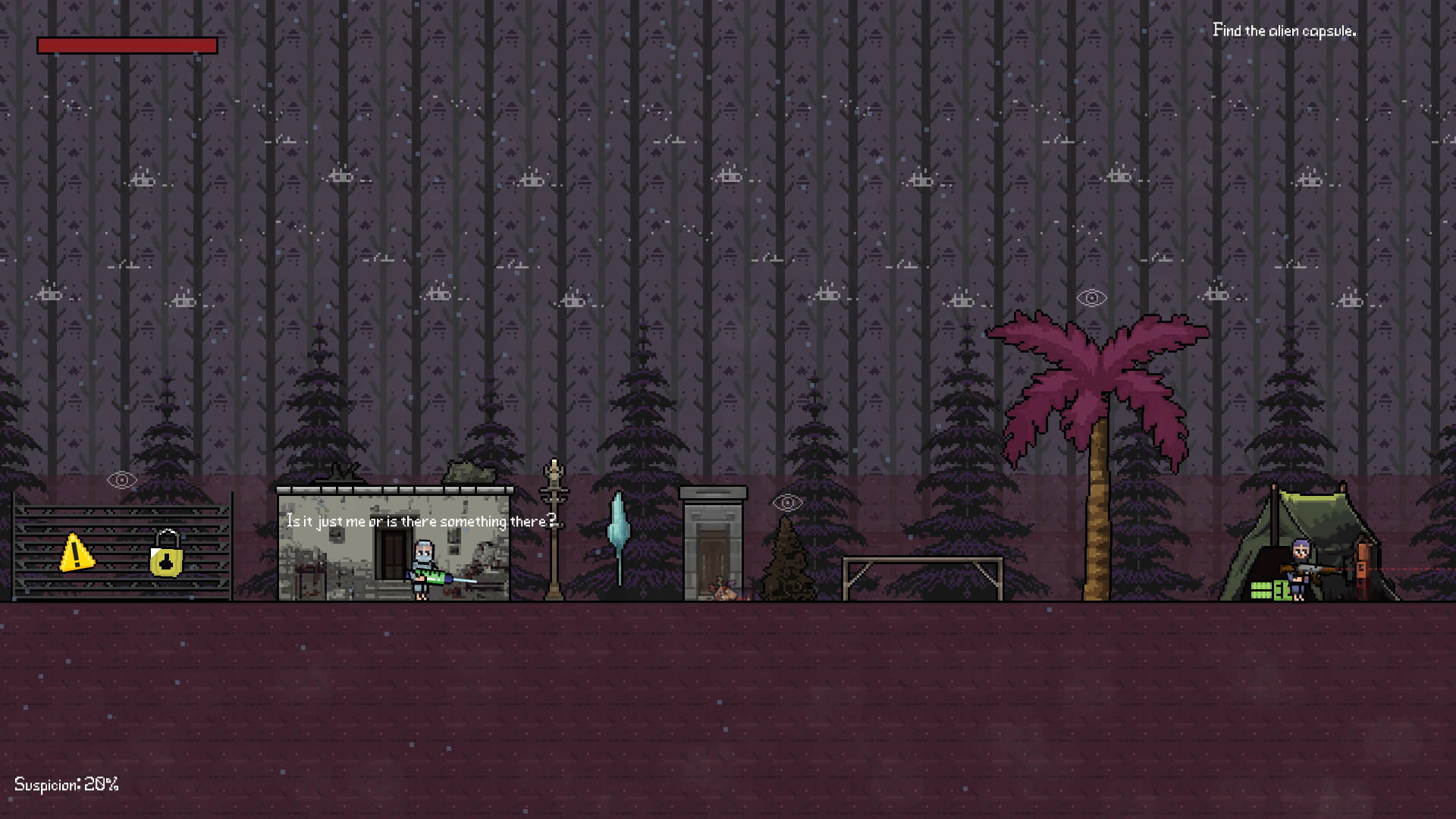
Task: Click the eye symbol above the small pine tree
Action: click(x=787, y=501)
